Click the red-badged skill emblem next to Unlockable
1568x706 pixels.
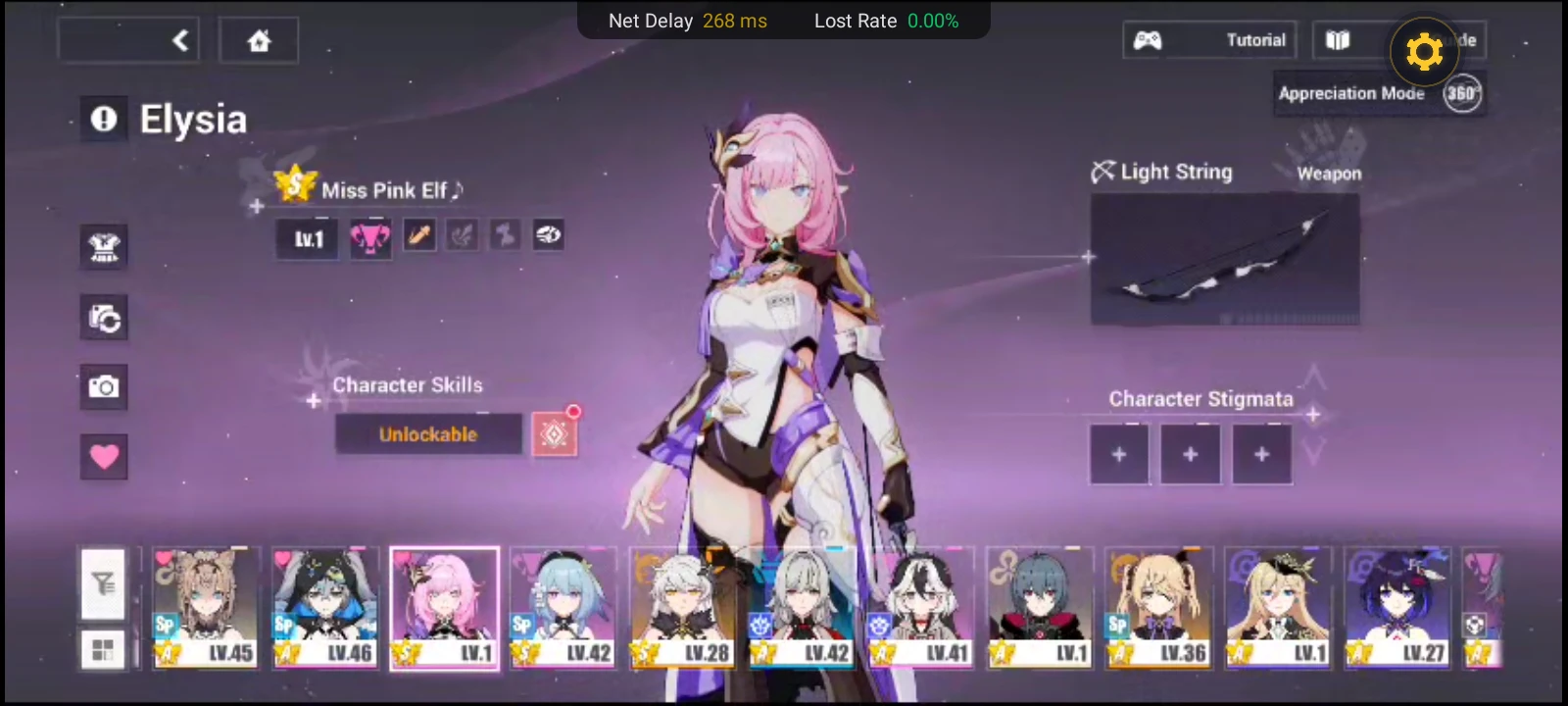(554, 434)
